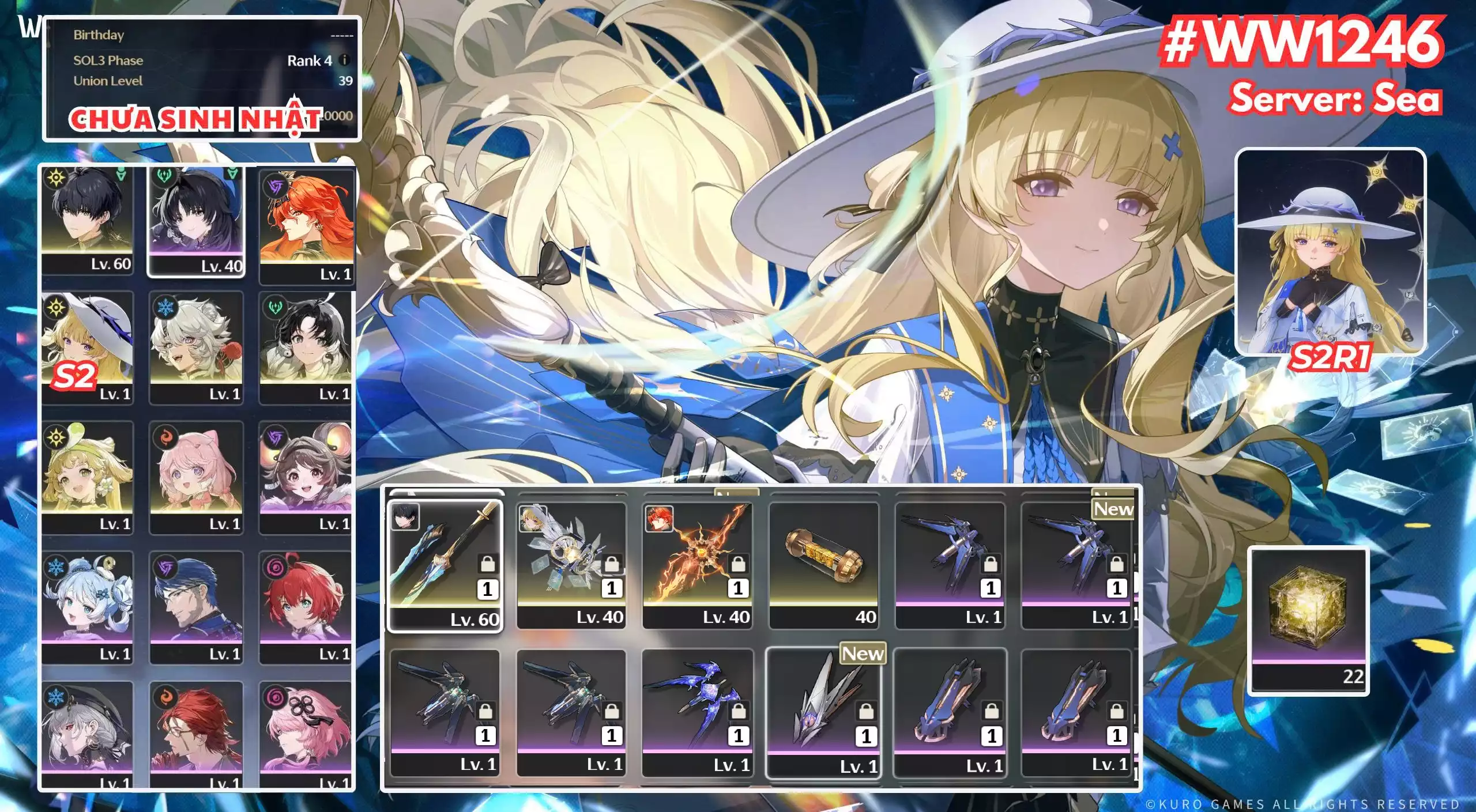Click the Spectro element icon on the Lv.60 character

click(x=57, y=178)
